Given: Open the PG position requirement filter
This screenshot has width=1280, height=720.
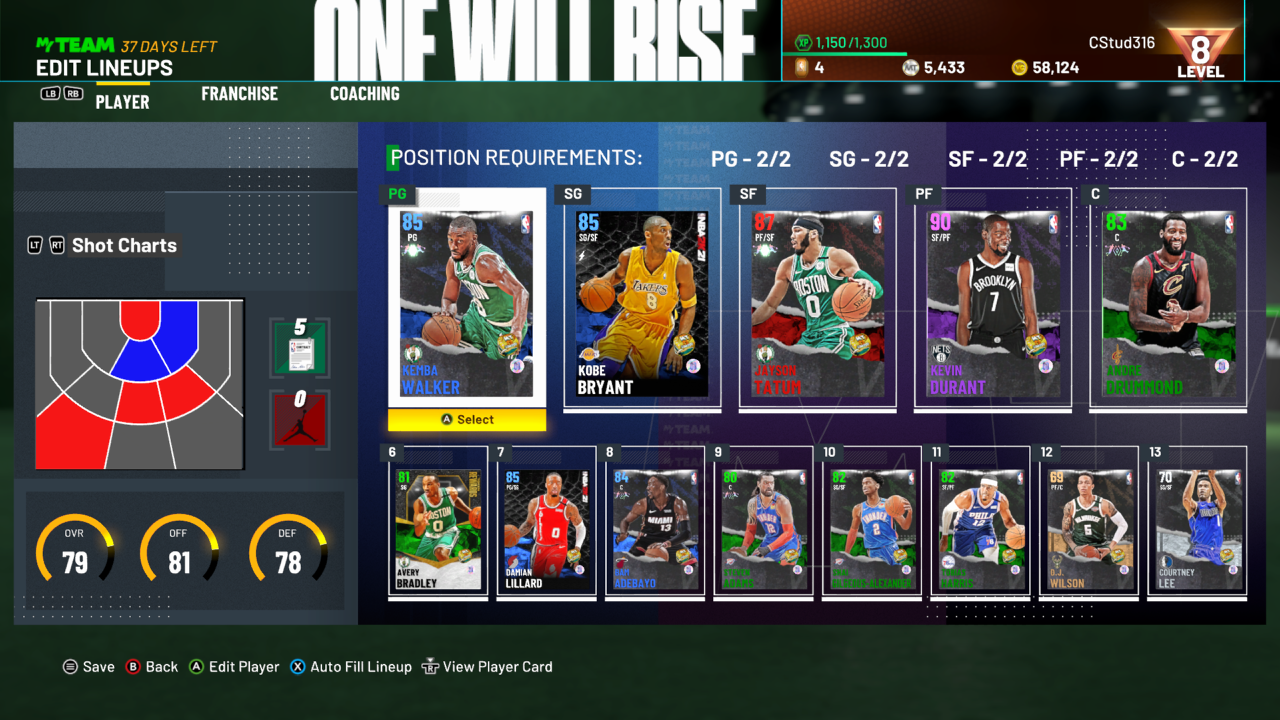Looking at the screenshot, I should (x=752, y=158).
